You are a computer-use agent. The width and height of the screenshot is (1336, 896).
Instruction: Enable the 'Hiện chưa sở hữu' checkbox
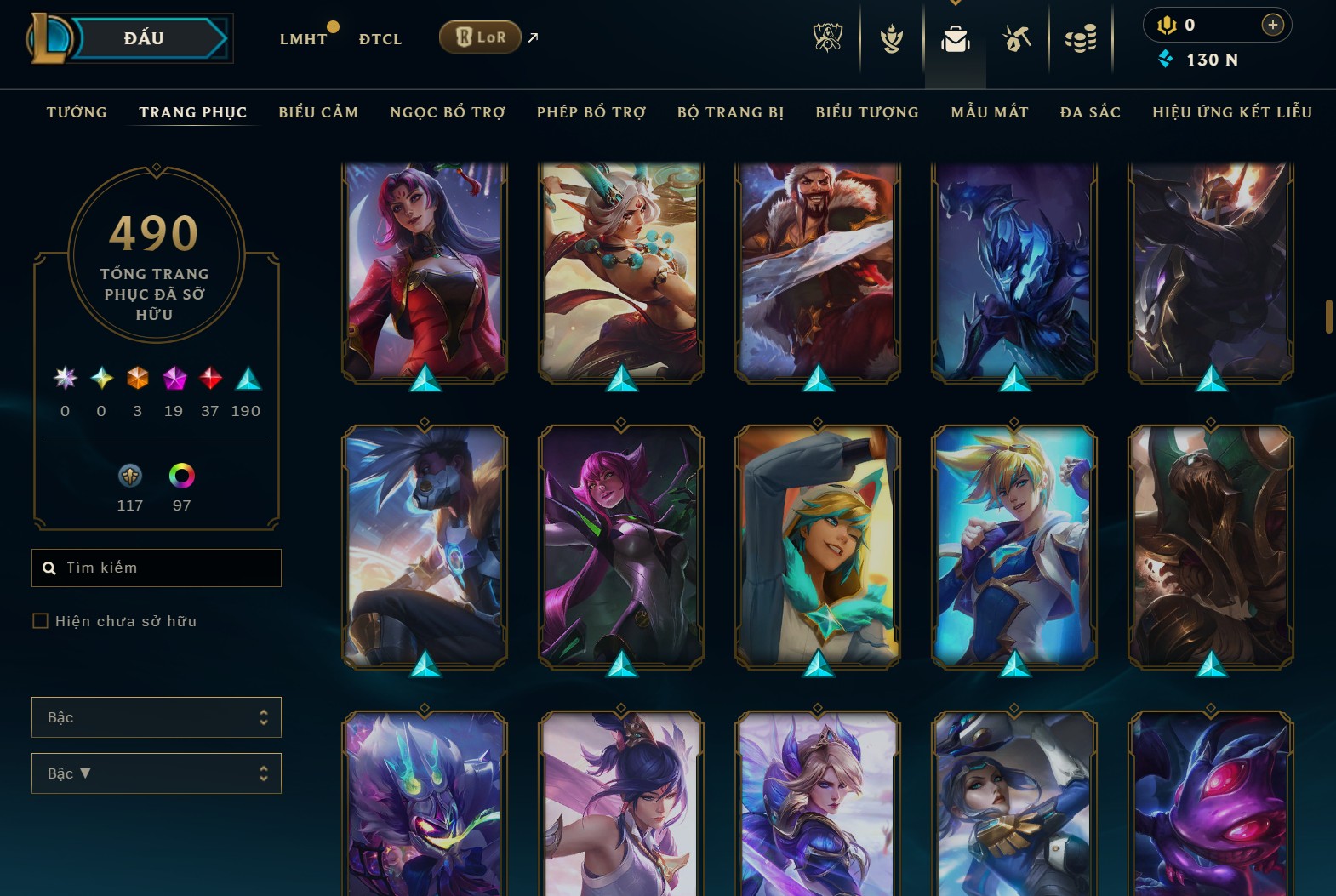pyautogui.click(x=40, y=621)
